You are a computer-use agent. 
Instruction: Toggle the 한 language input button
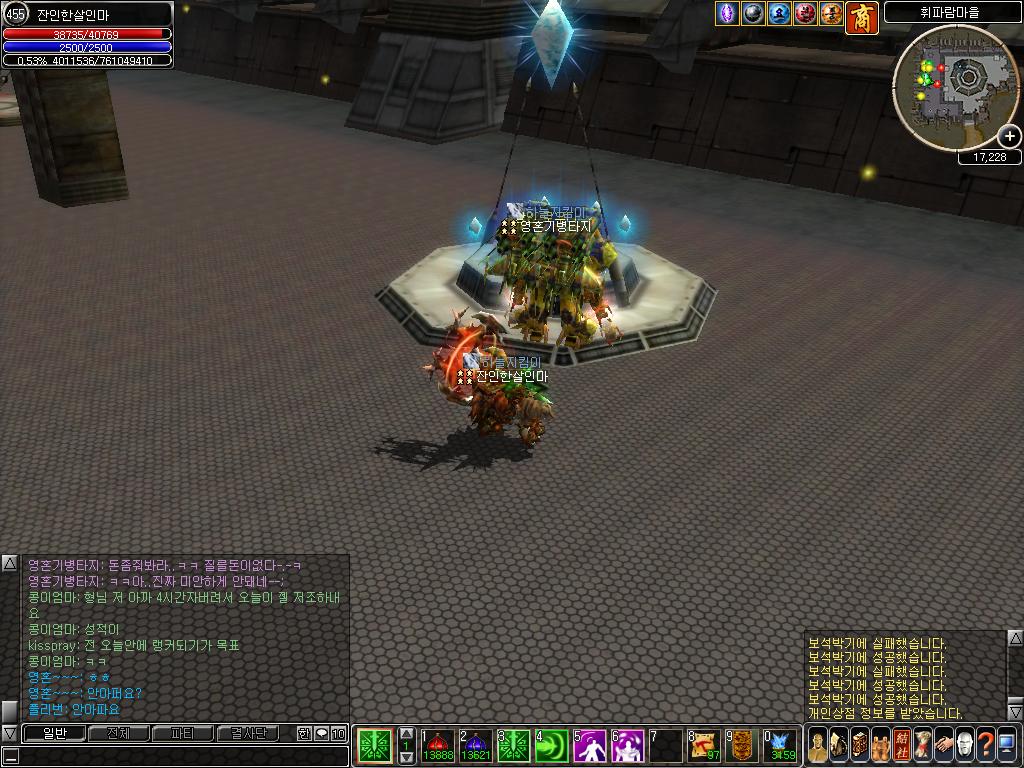pyautogui.click(x=304, y=733)
